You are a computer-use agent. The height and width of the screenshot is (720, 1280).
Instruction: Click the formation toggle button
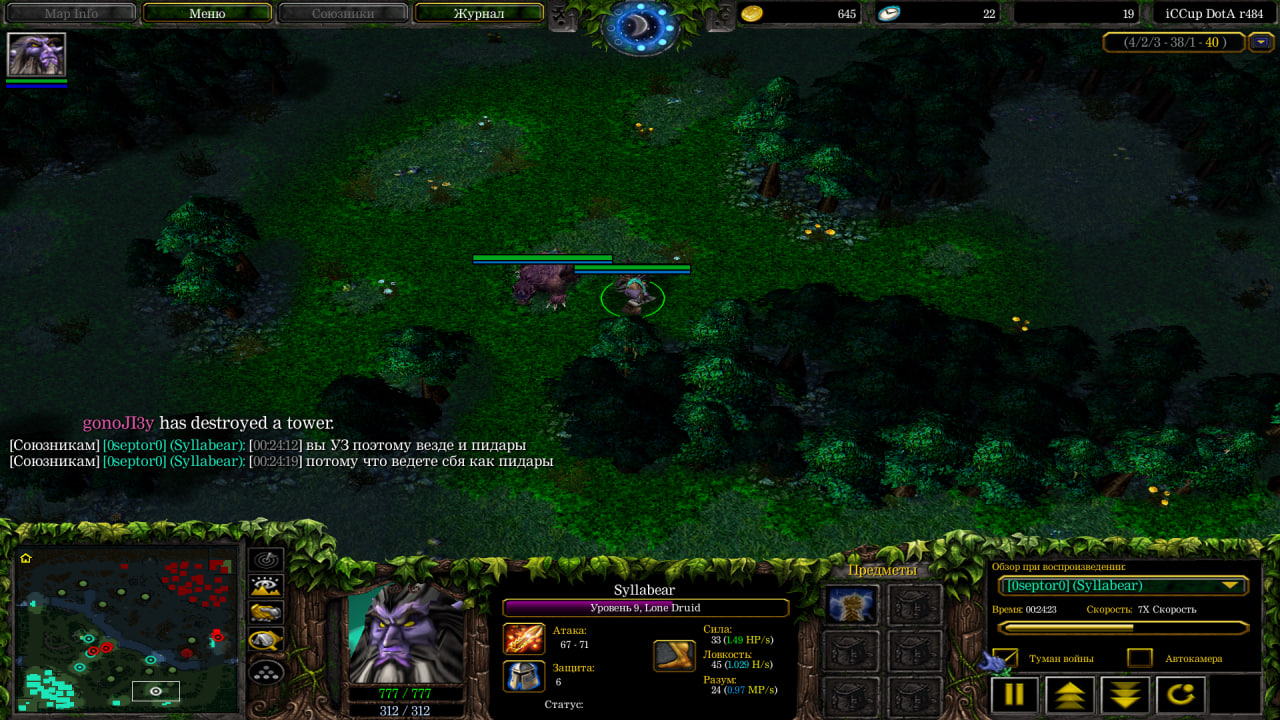266,671
